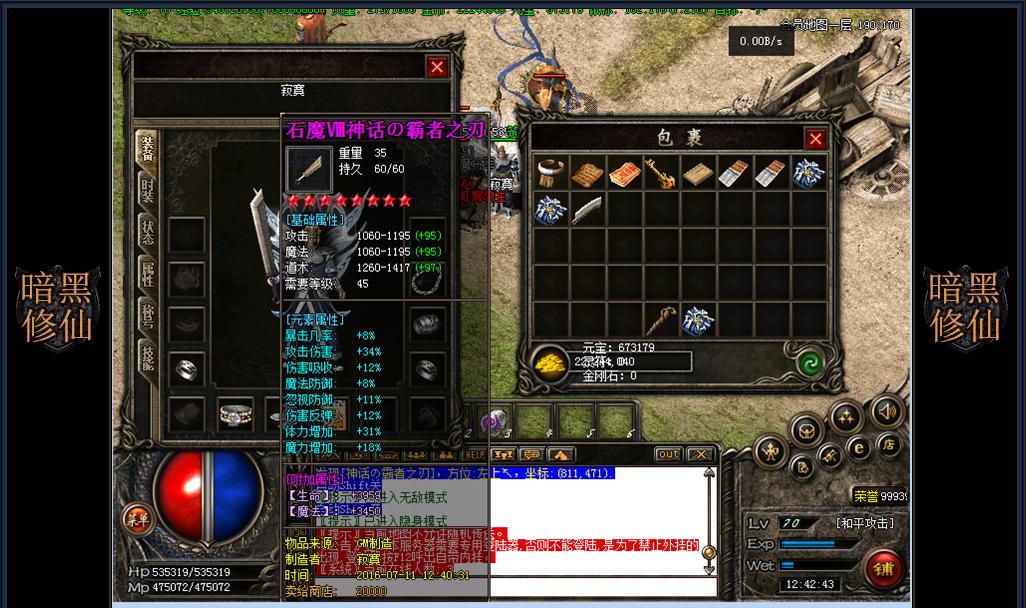Select the diamond ring equipment slot
The width and height of the screenshot is (1026, 608).
click(234, 412)
